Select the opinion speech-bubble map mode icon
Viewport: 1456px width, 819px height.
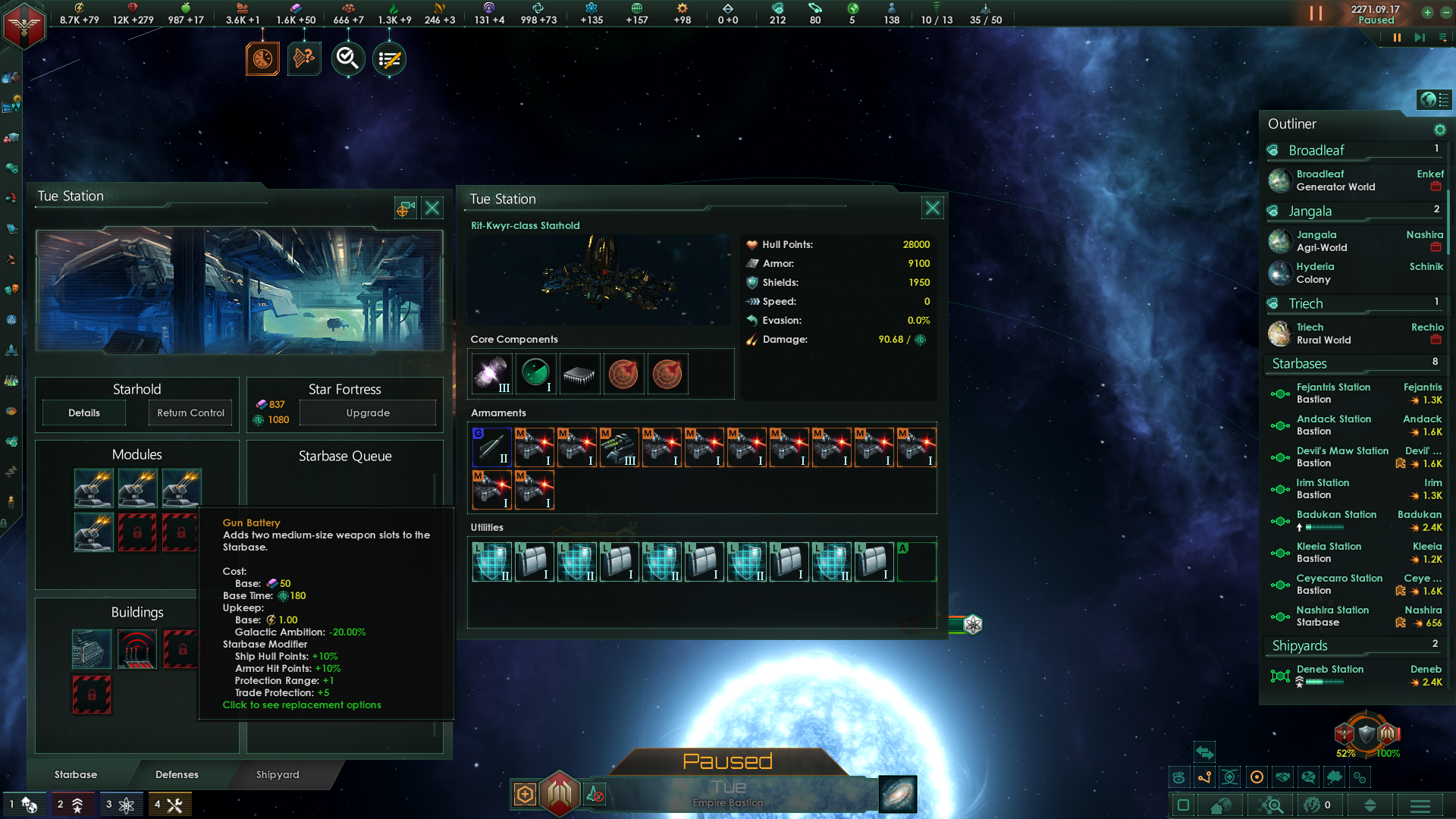tap(1309, 777)
